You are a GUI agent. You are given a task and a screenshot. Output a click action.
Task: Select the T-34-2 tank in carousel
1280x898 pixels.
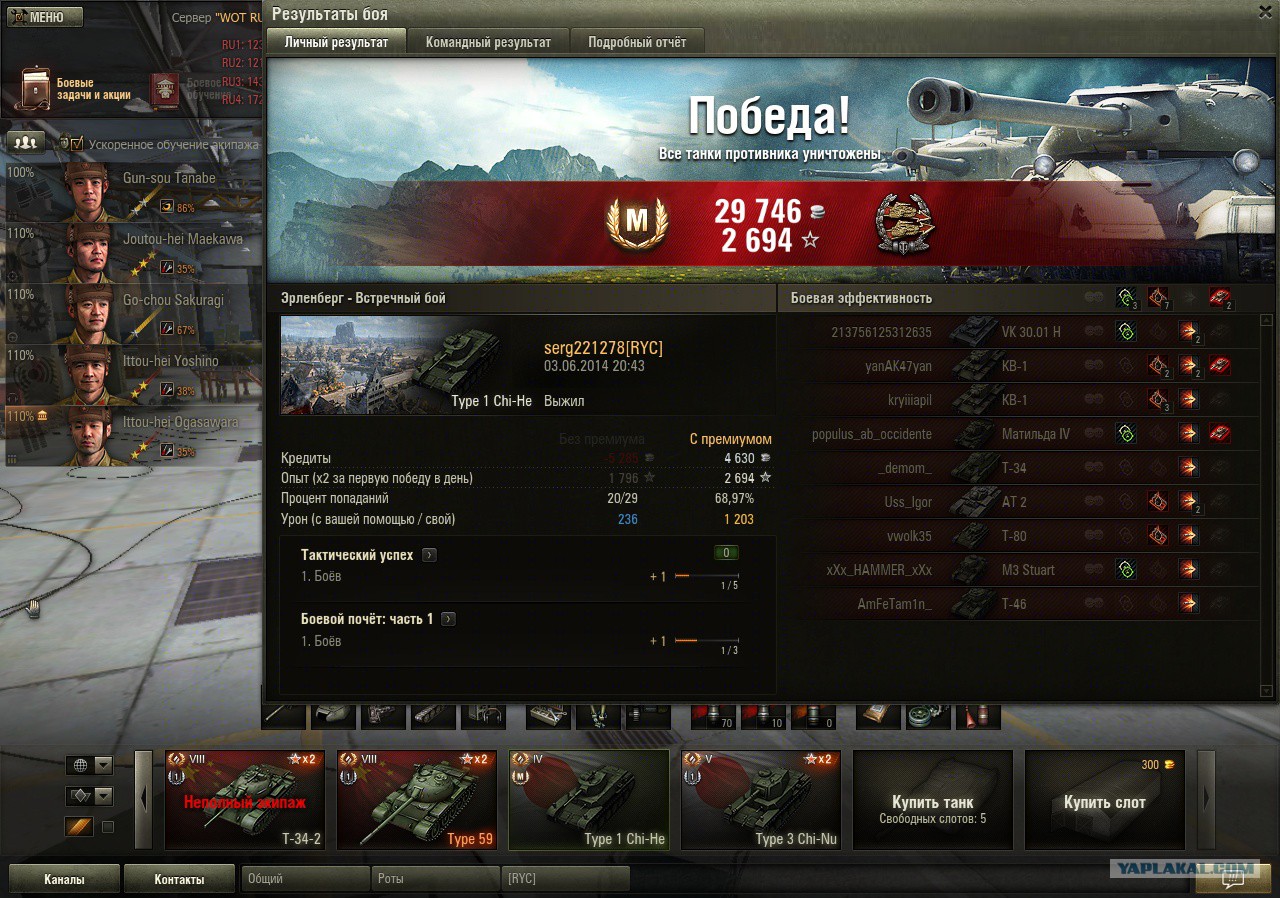point(245,800)
